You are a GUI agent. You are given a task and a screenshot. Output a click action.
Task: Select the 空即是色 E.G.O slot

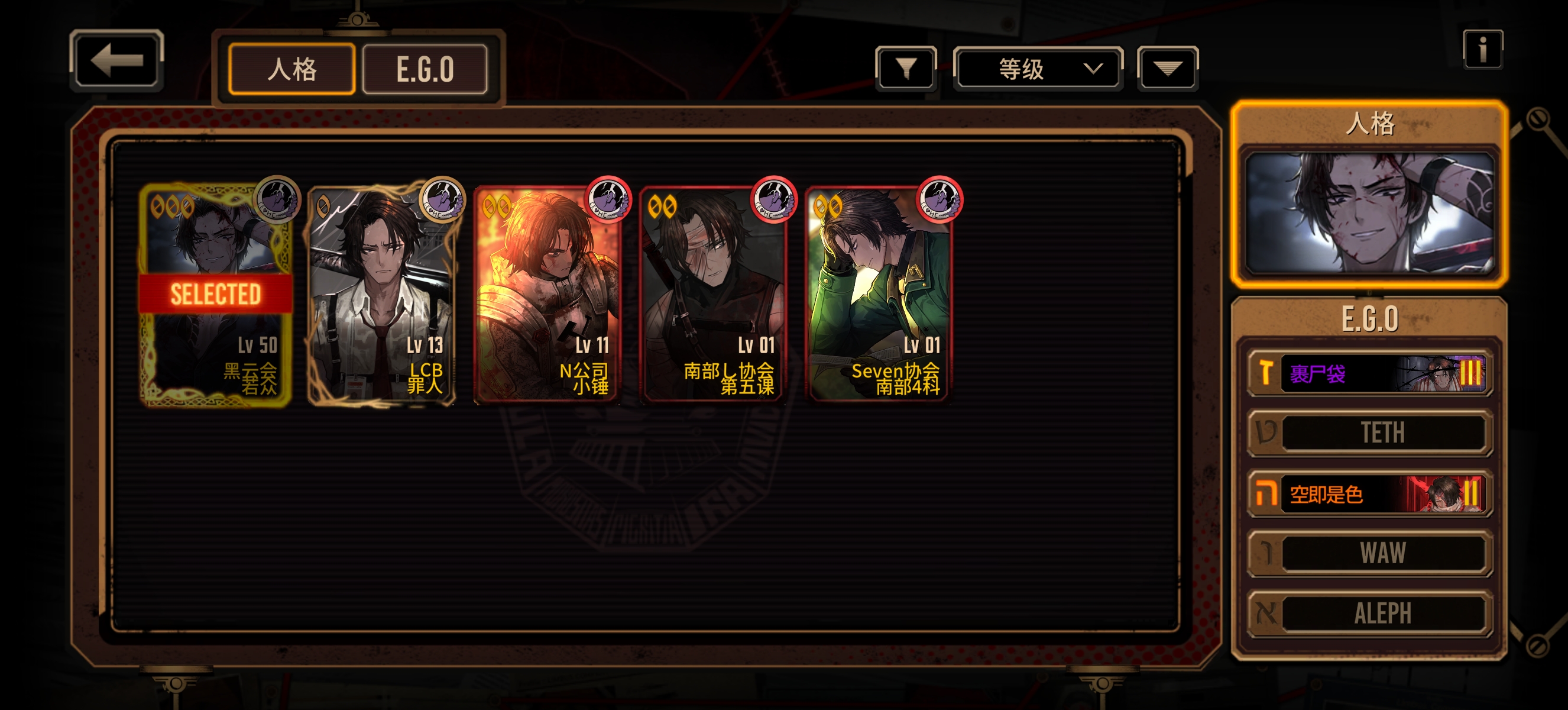click(1369, 493)
